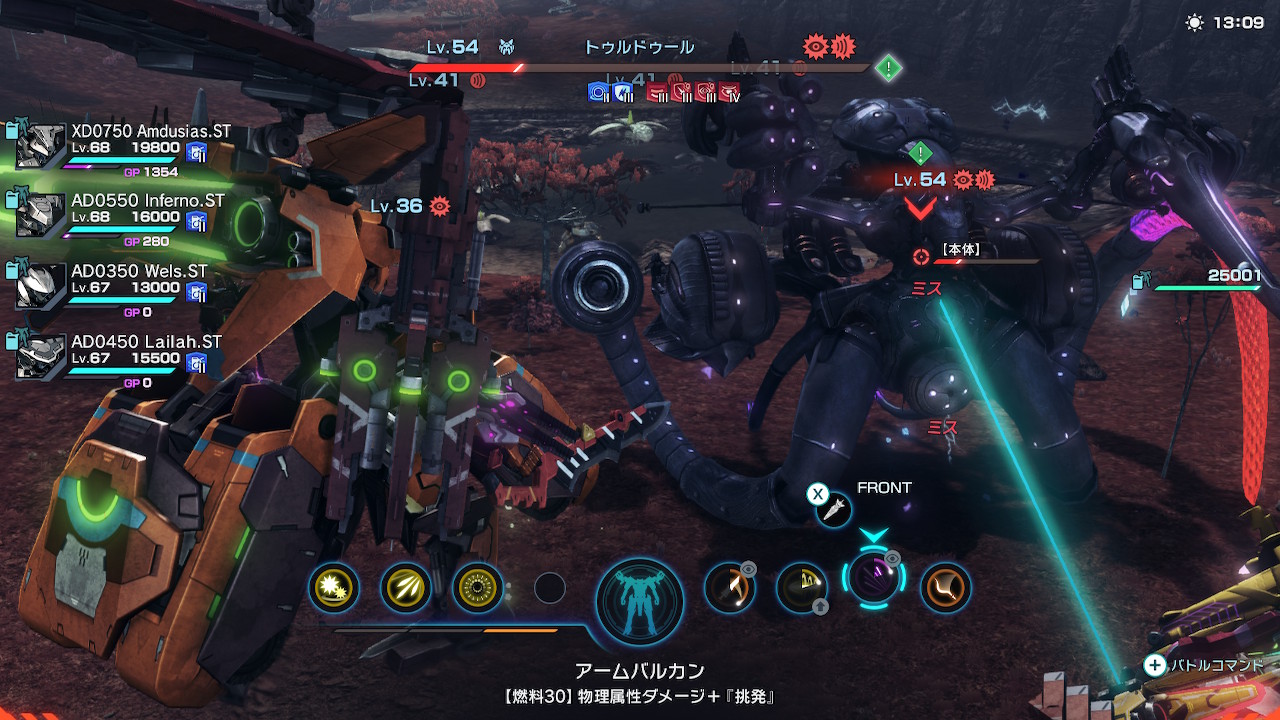The width and height of the screenshot is (1280, 720).
Task: Activate the orange blade slash art
Action: (729, 587)
